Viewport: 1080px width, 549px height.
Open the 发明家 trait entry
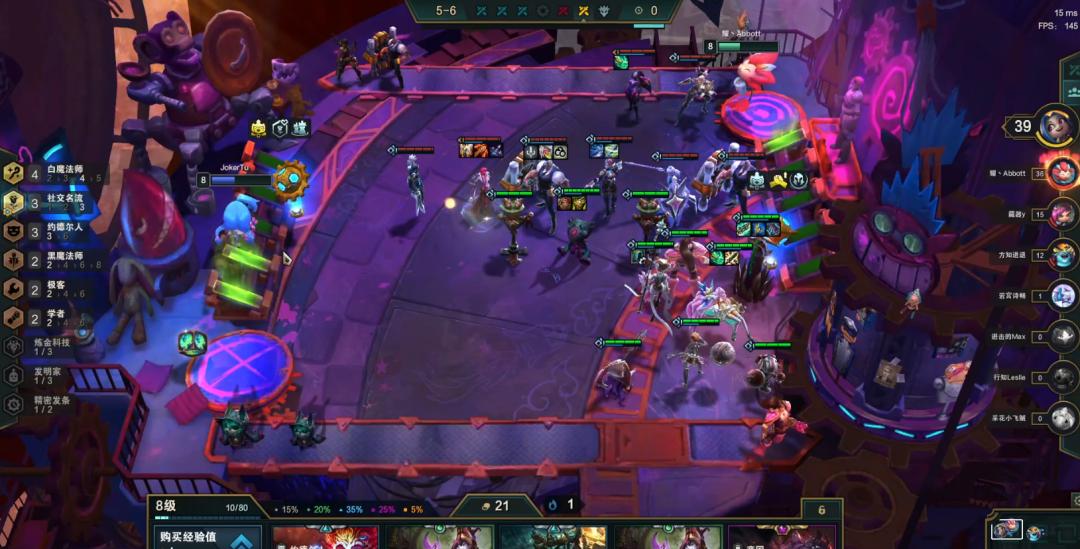[40, 375]
